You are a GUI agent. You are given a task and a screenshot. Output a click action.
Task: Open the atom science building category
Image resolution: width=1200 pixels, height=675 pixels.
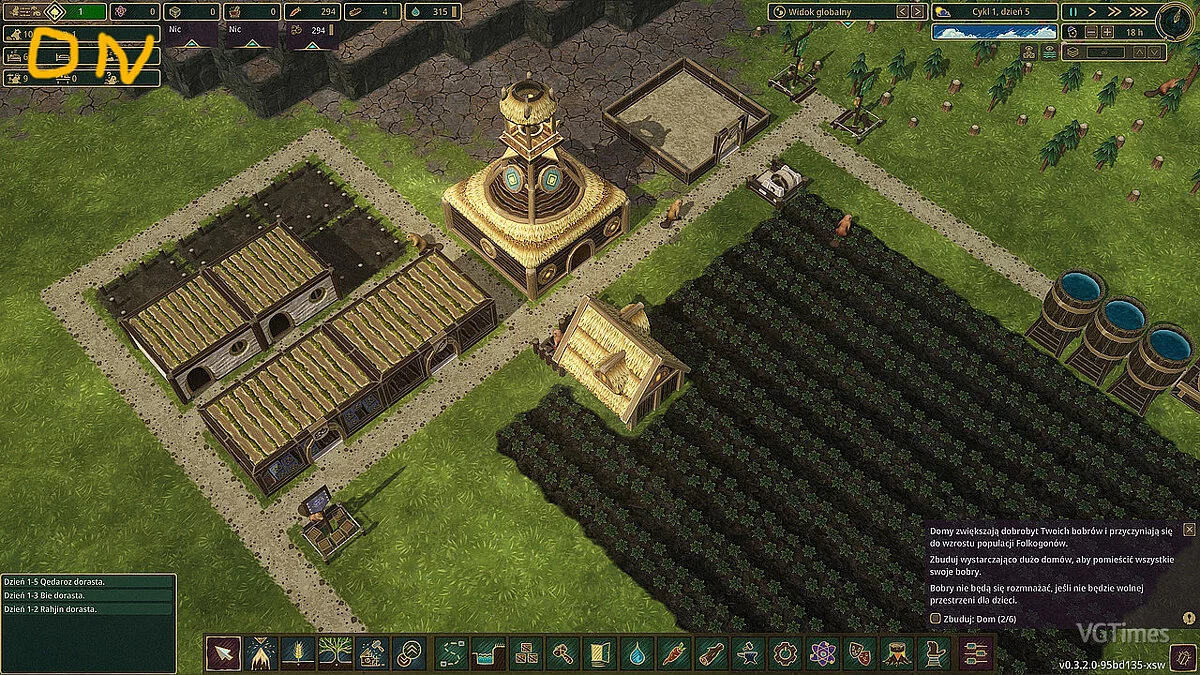click(822, 653)
